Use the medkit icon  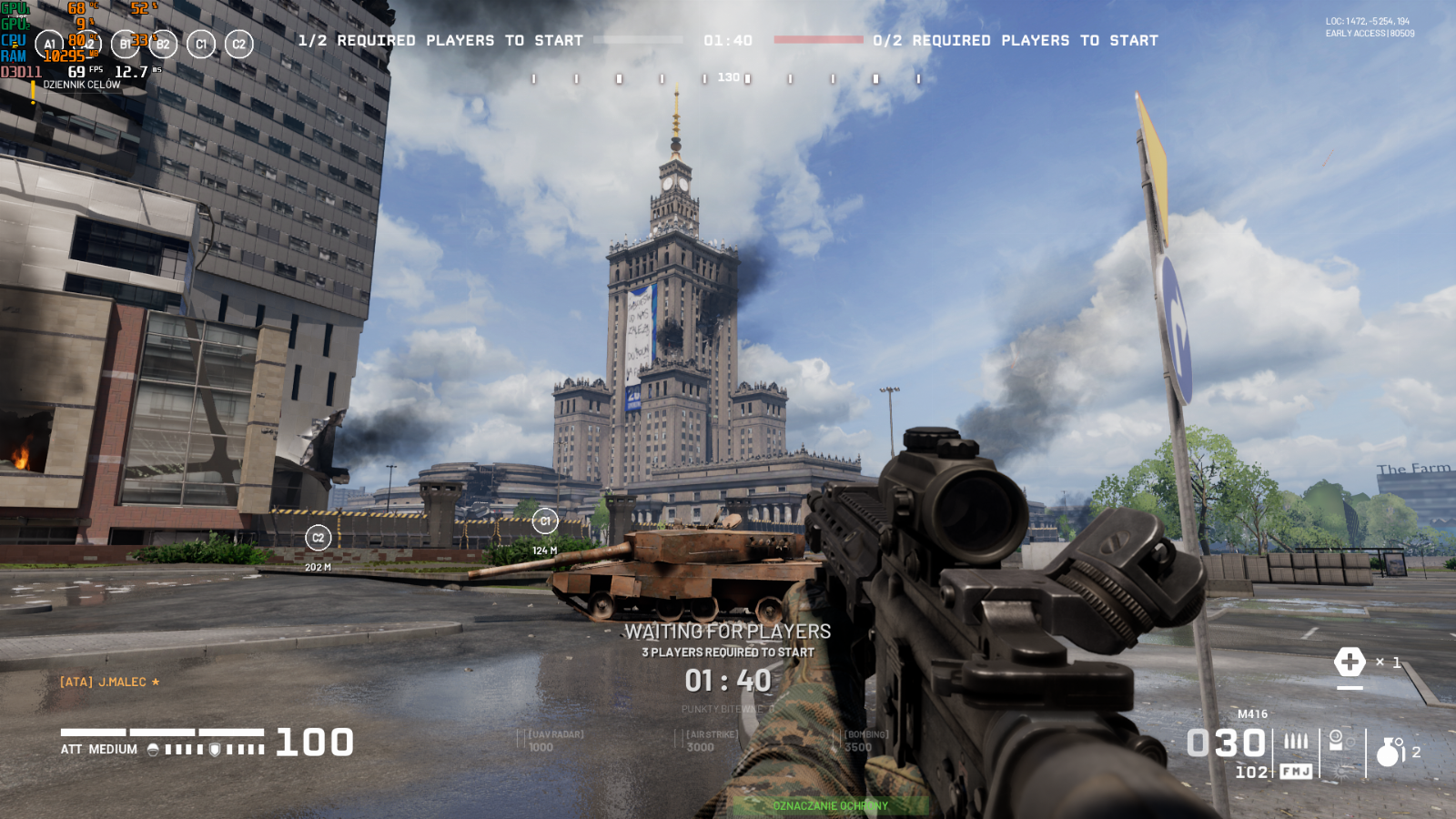pyautogui.click(x=1350, y=662)
